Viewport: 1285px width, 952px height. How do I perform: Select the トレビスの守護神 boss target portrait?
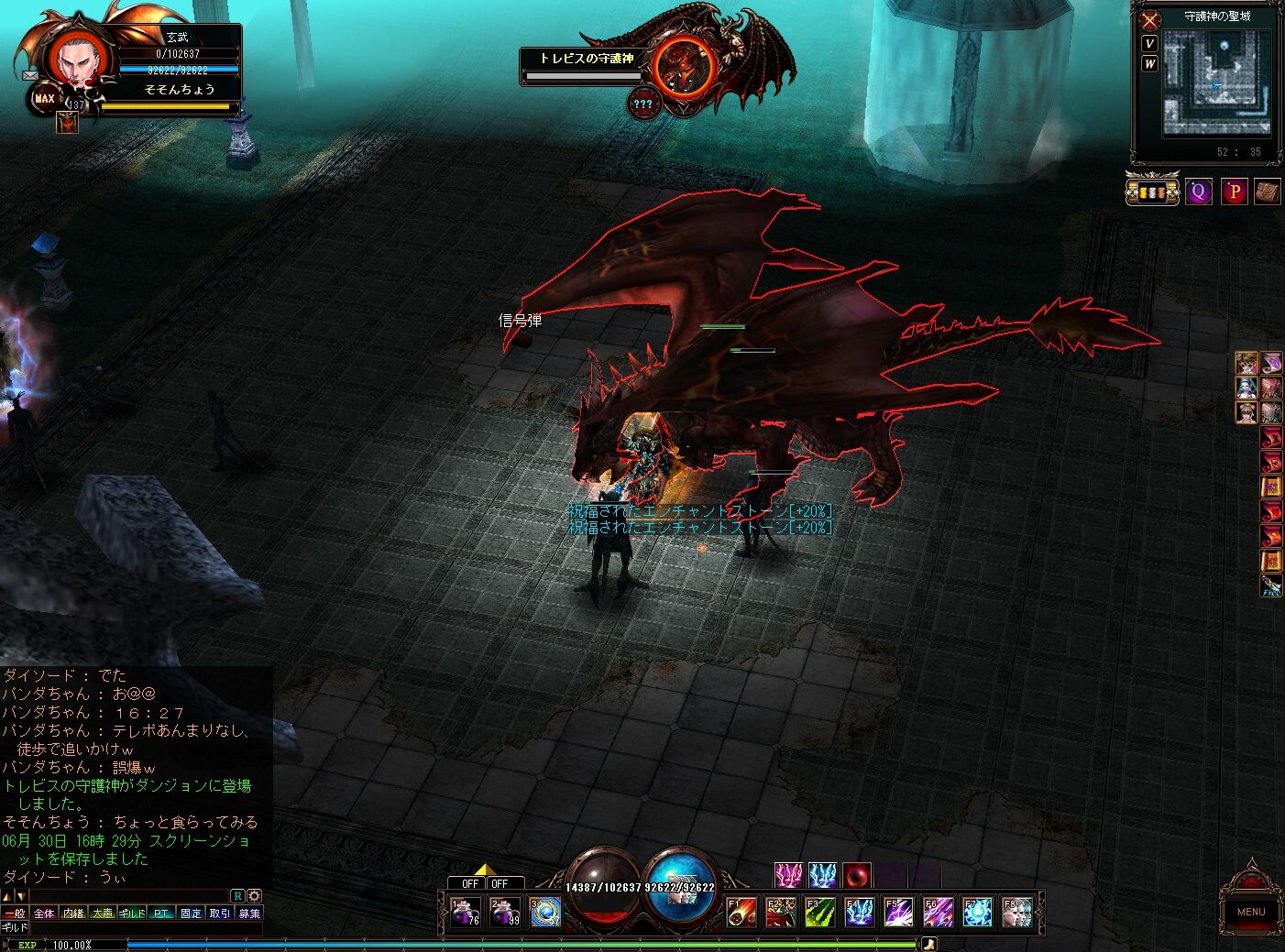pos(685,64)
